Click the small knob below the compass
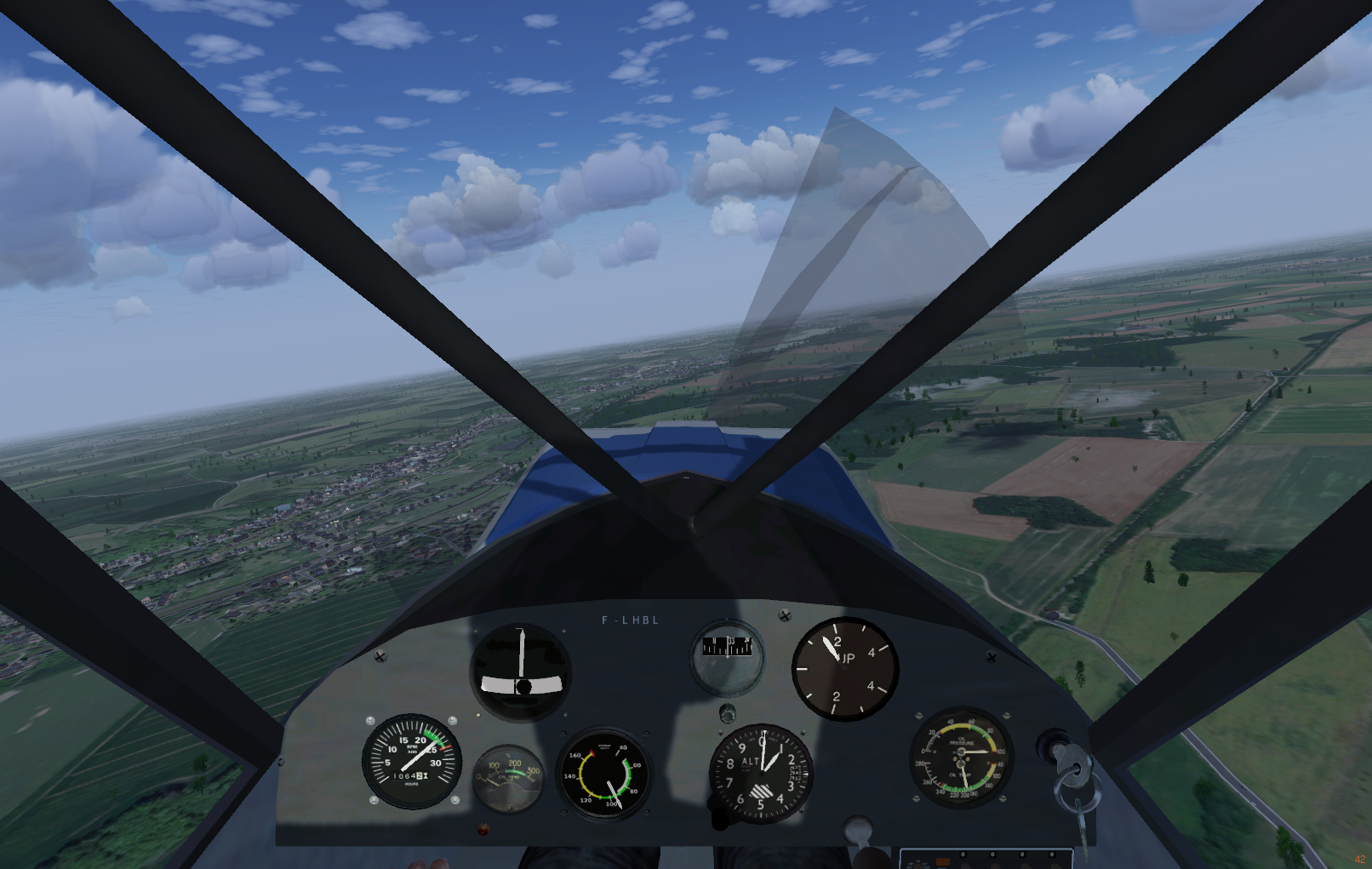1372x869 pixels. coord(728,712)
